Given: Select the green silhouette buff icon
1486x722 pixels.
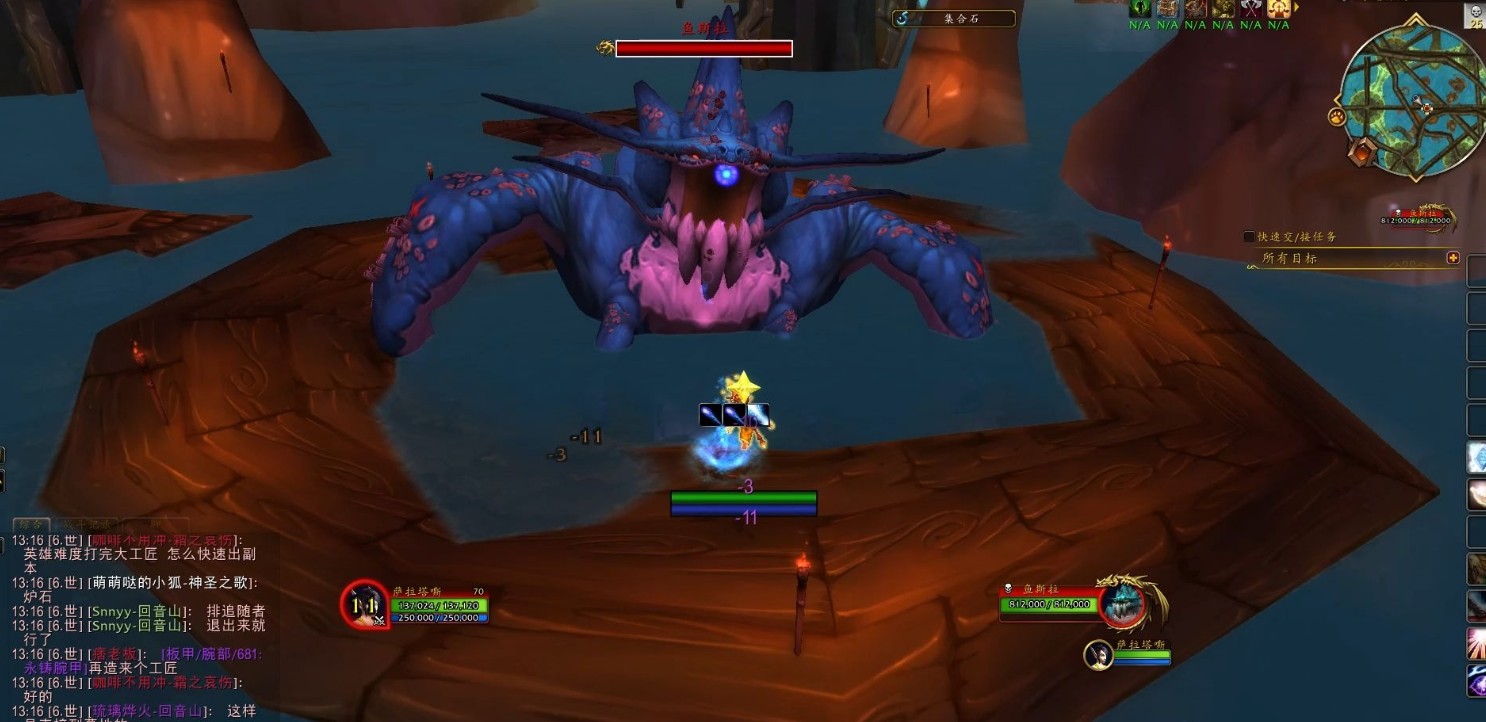Looking at the screenshot, I should 1139,9.
